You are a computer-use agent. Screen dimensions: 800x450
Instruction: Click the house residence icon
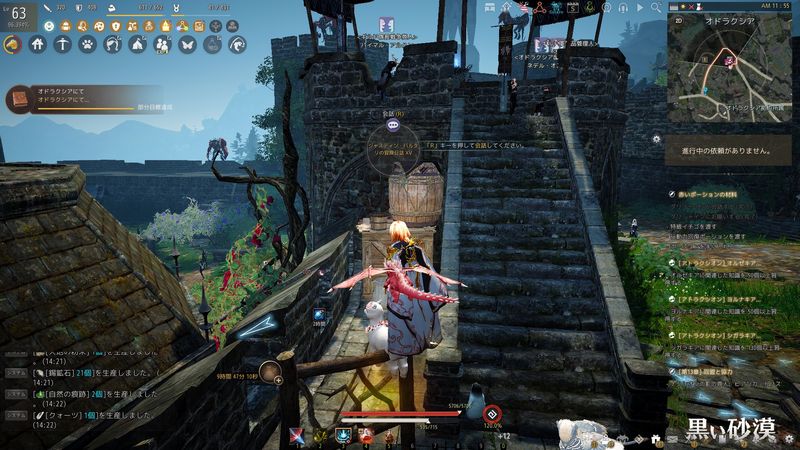38,44
